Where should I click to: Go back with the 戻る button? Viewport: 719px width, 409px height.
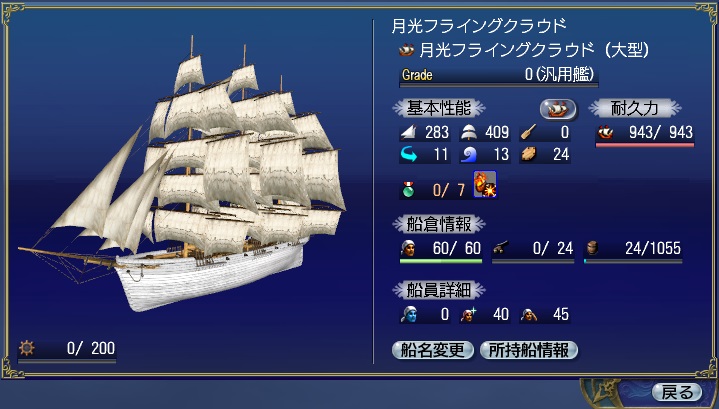(679, 391)
